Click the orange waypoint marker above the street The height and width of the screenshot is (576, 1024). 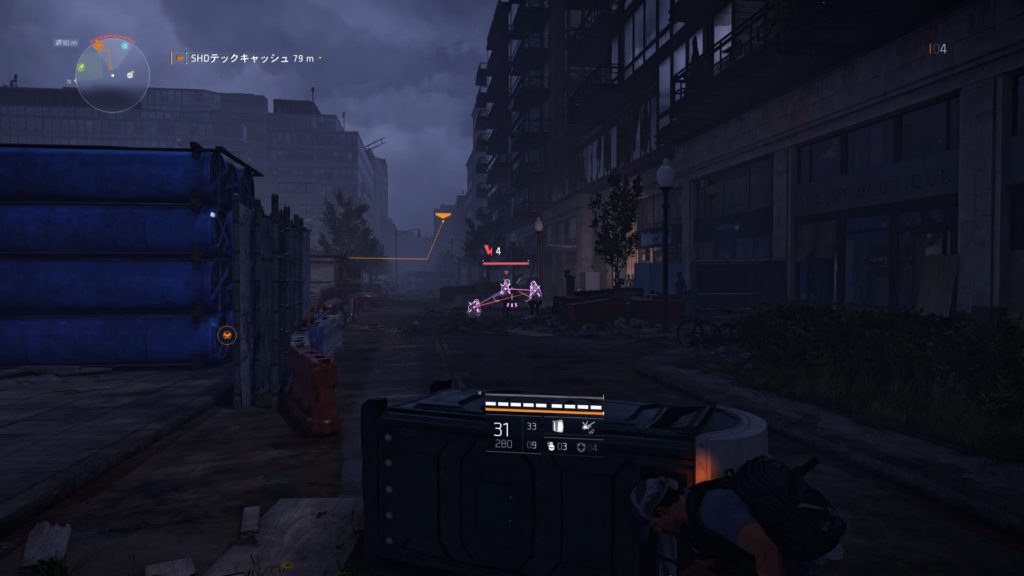(442, 213)
